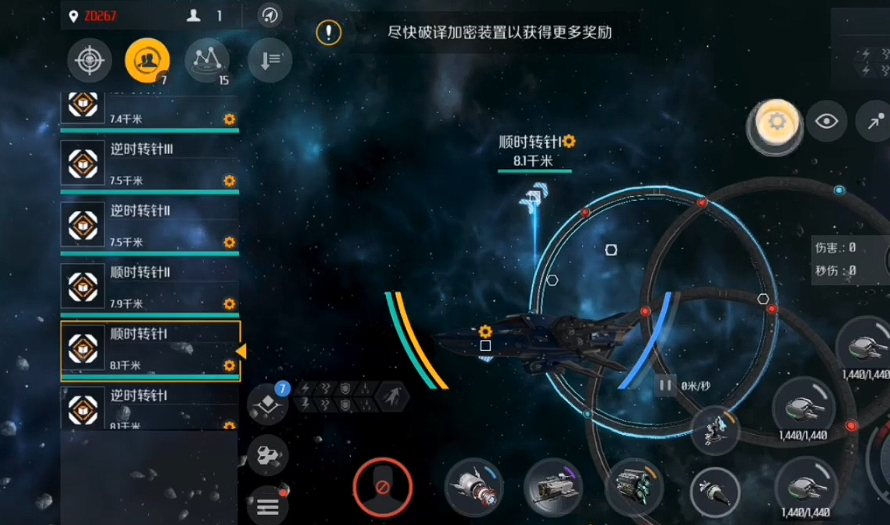Tap the red pilot prohibition button
Screen dimensions: 890x525
(x=382, y=487)
